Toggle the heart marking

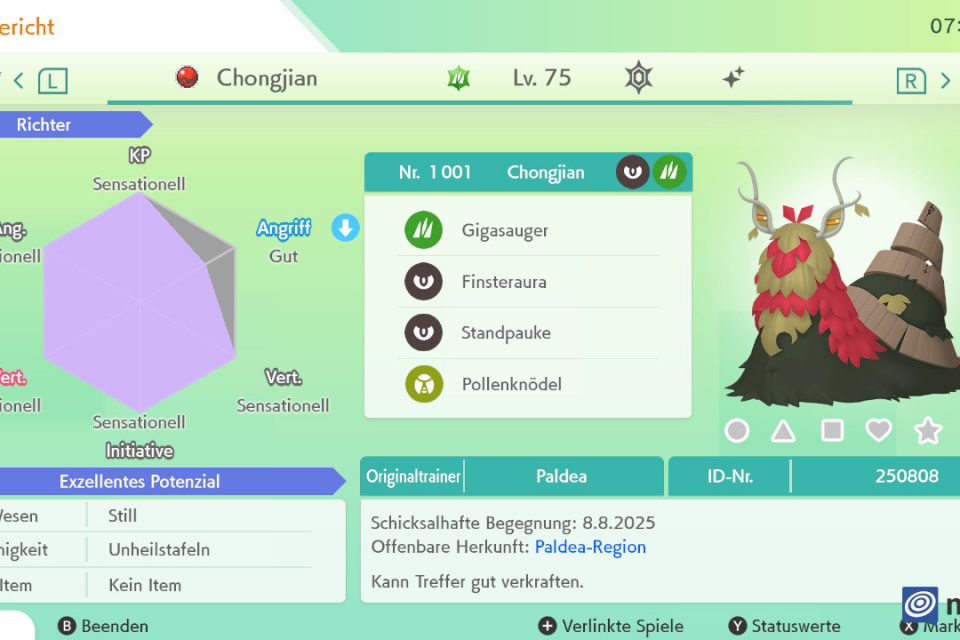(878, 431)
